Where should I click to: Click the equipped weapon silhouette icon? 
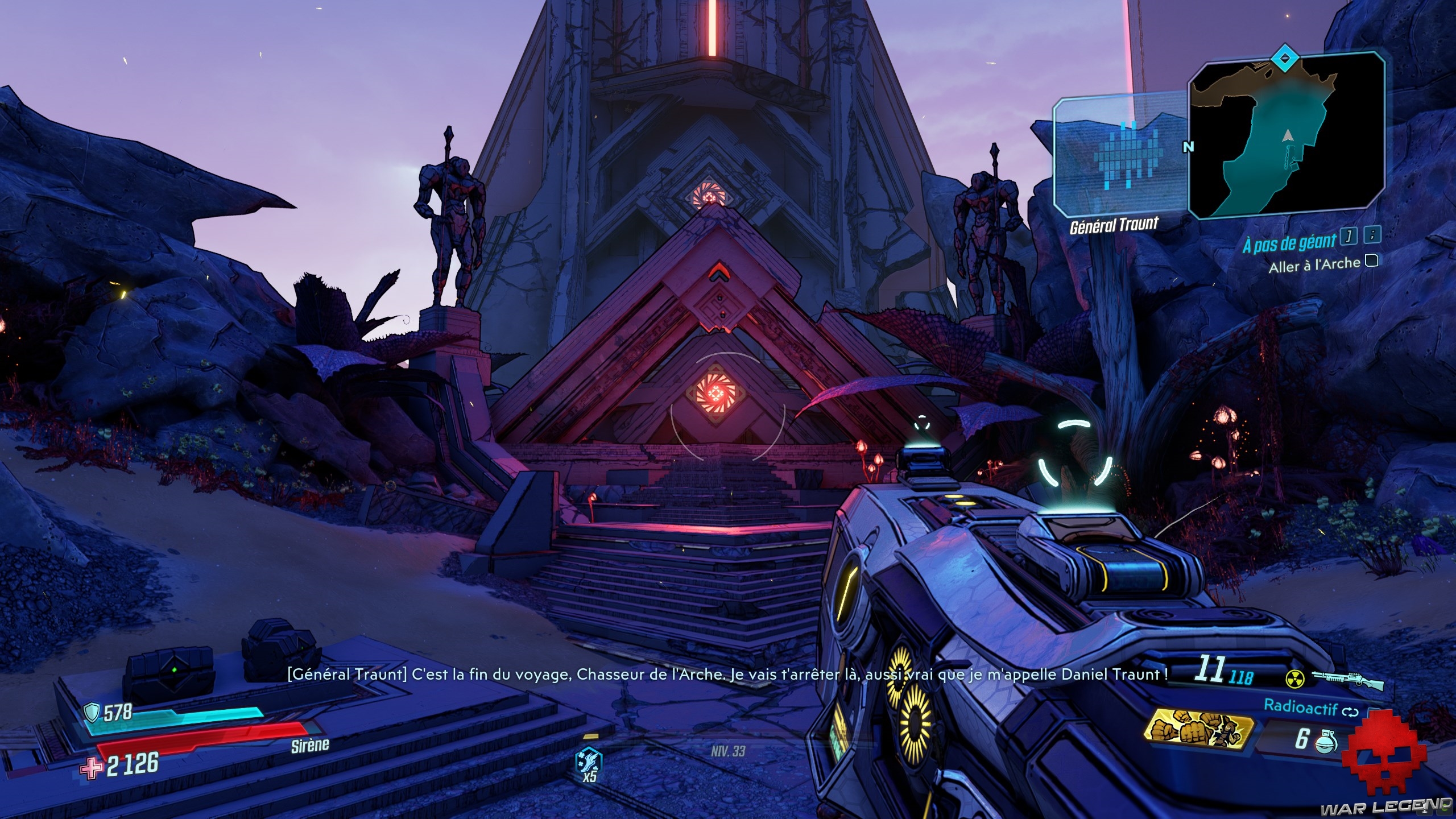(x=1346, y=677)
